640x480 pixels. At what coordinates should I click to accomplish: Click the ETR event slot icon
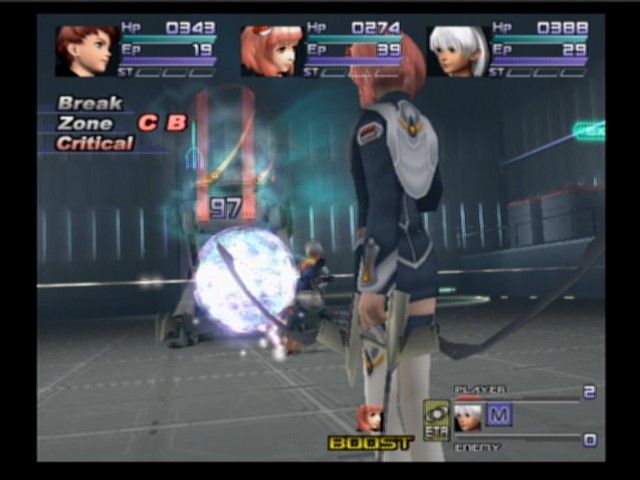pyautogui.click(x=437, y=419)
